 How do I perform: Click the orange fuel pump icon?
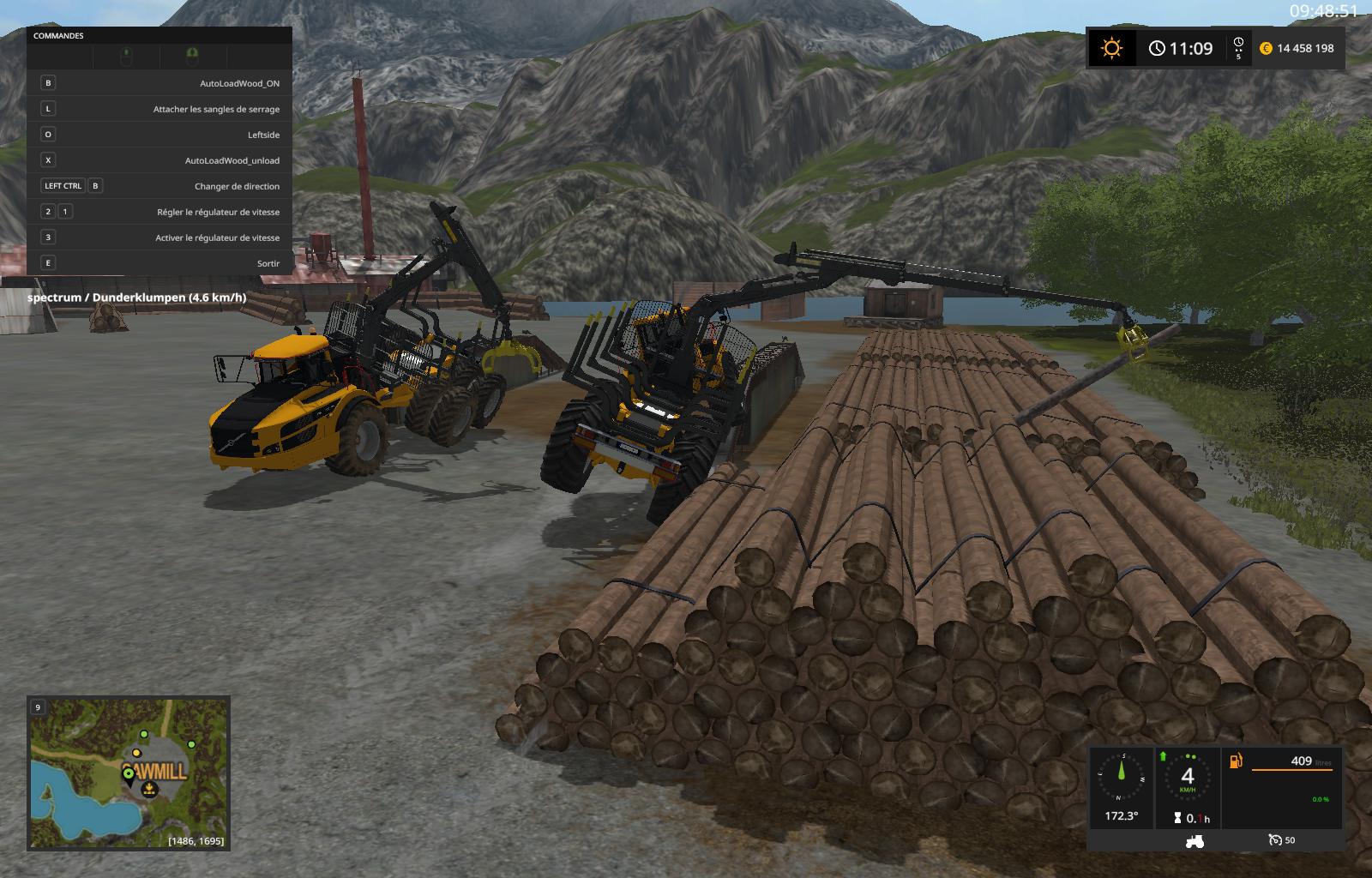pyautogui.click(x=1236, y=761)
